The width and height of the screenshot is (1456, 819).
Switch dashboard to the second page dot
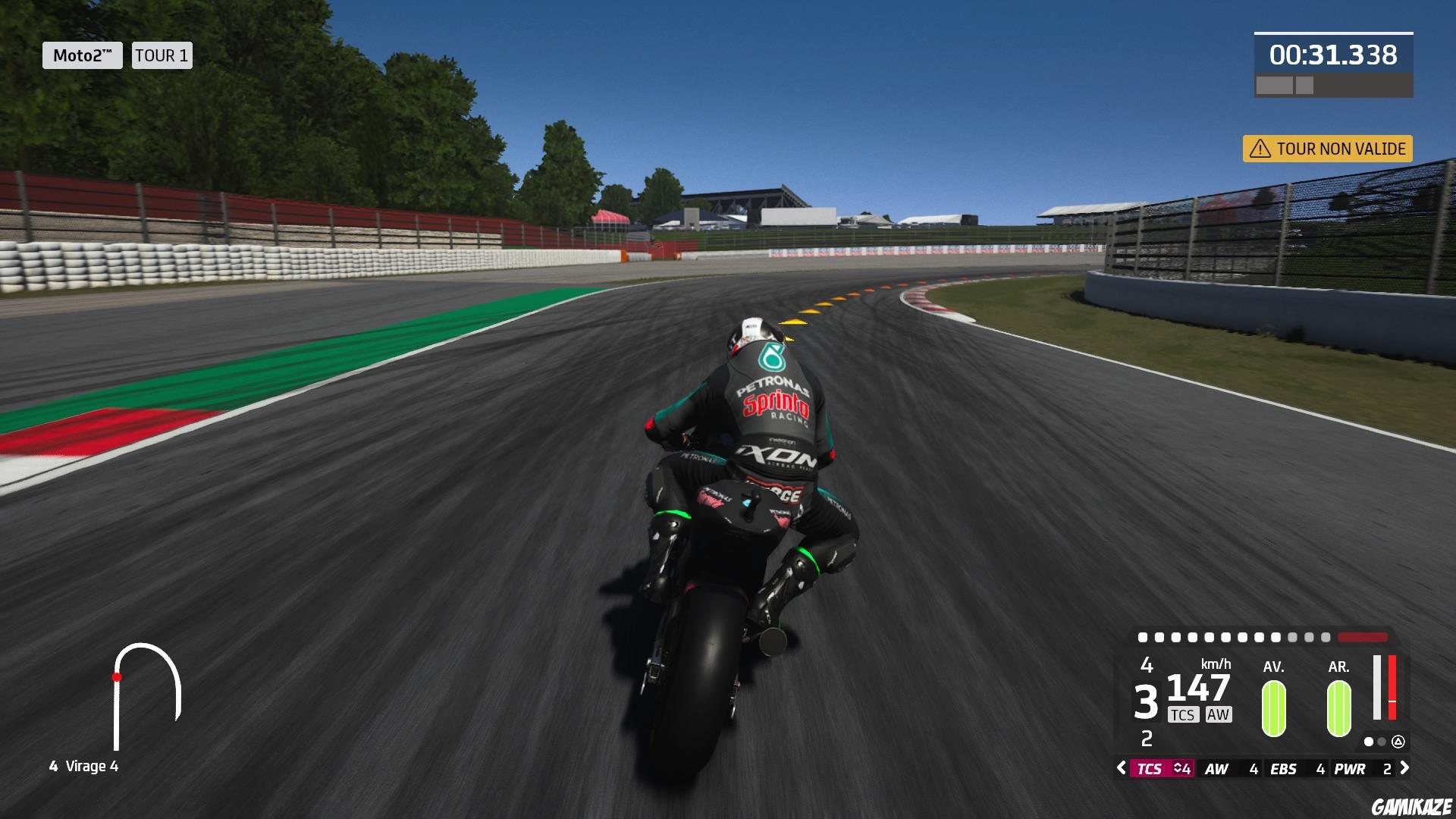pos(1380,742)
